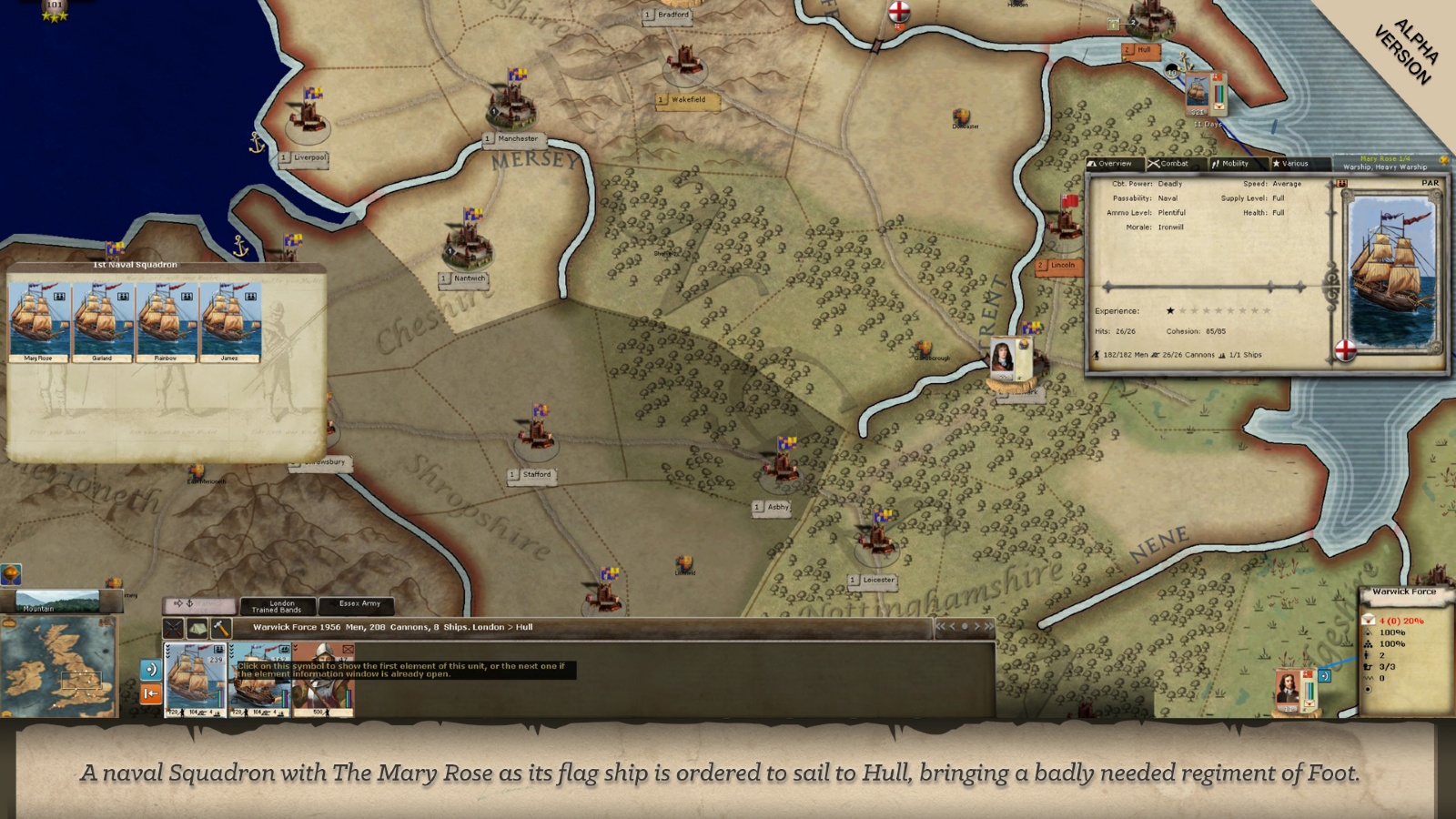Select the Overview tab
The image size is (1456, 819).
(1110, 164)
